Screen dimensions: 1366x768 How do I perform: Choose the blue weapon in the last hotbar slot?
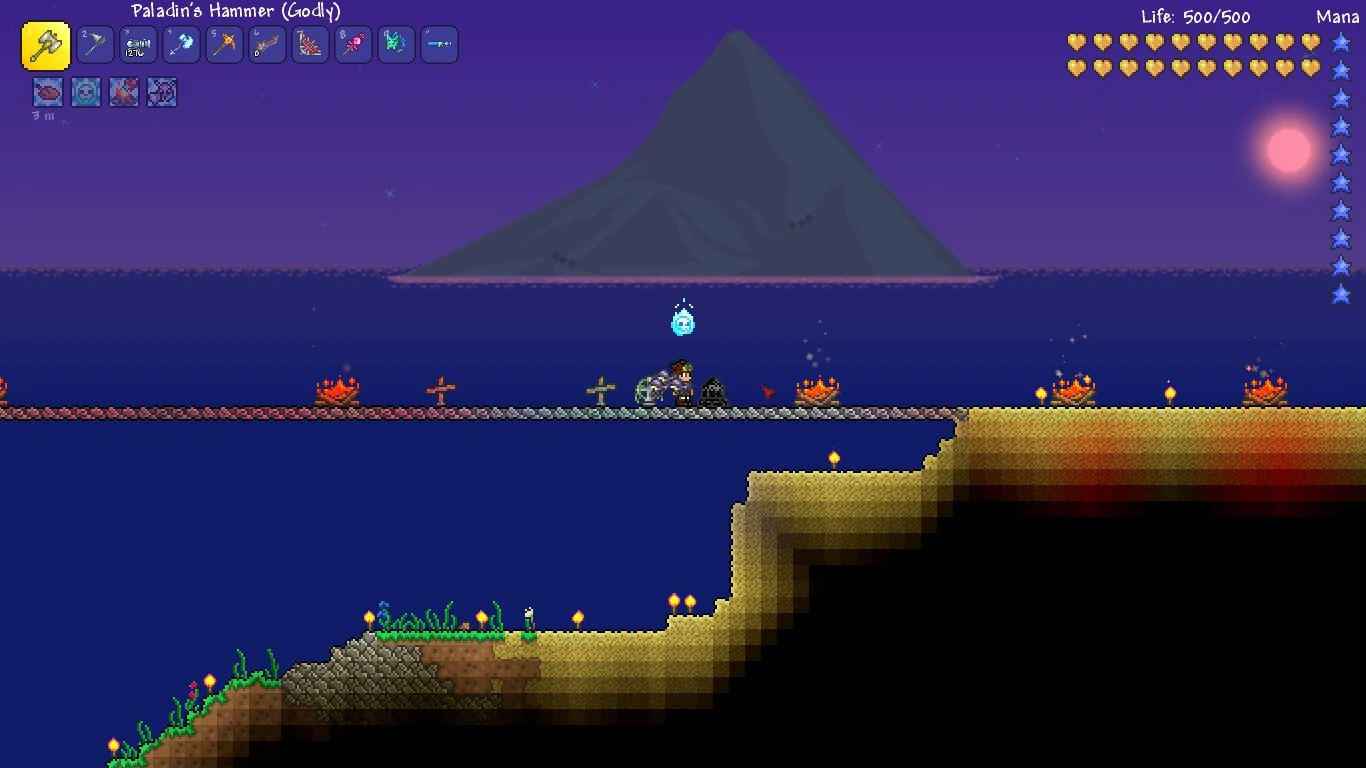(439, 45)
